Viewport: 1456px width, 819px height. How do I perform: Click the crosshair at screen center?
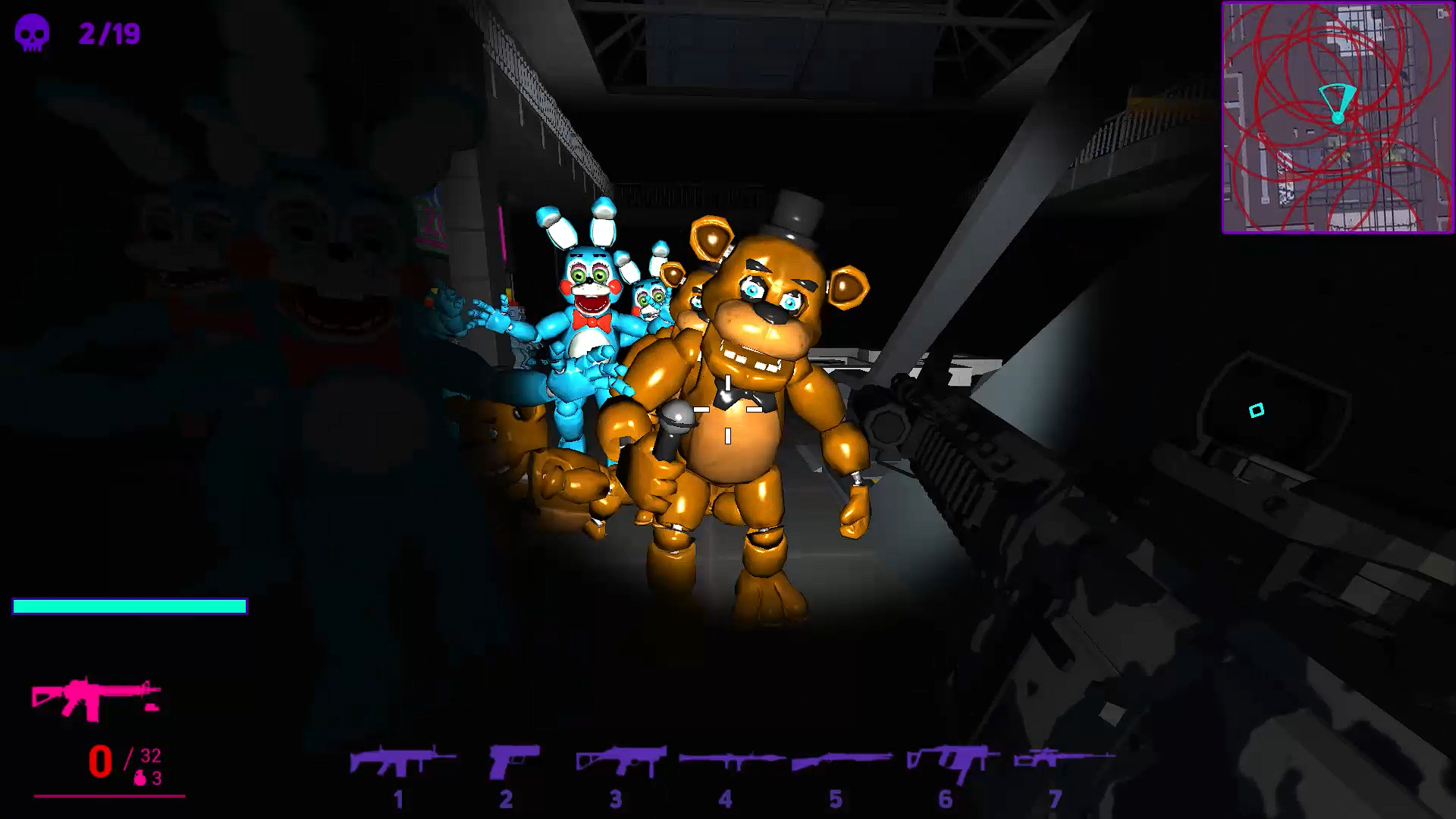(x=728, y=409)
